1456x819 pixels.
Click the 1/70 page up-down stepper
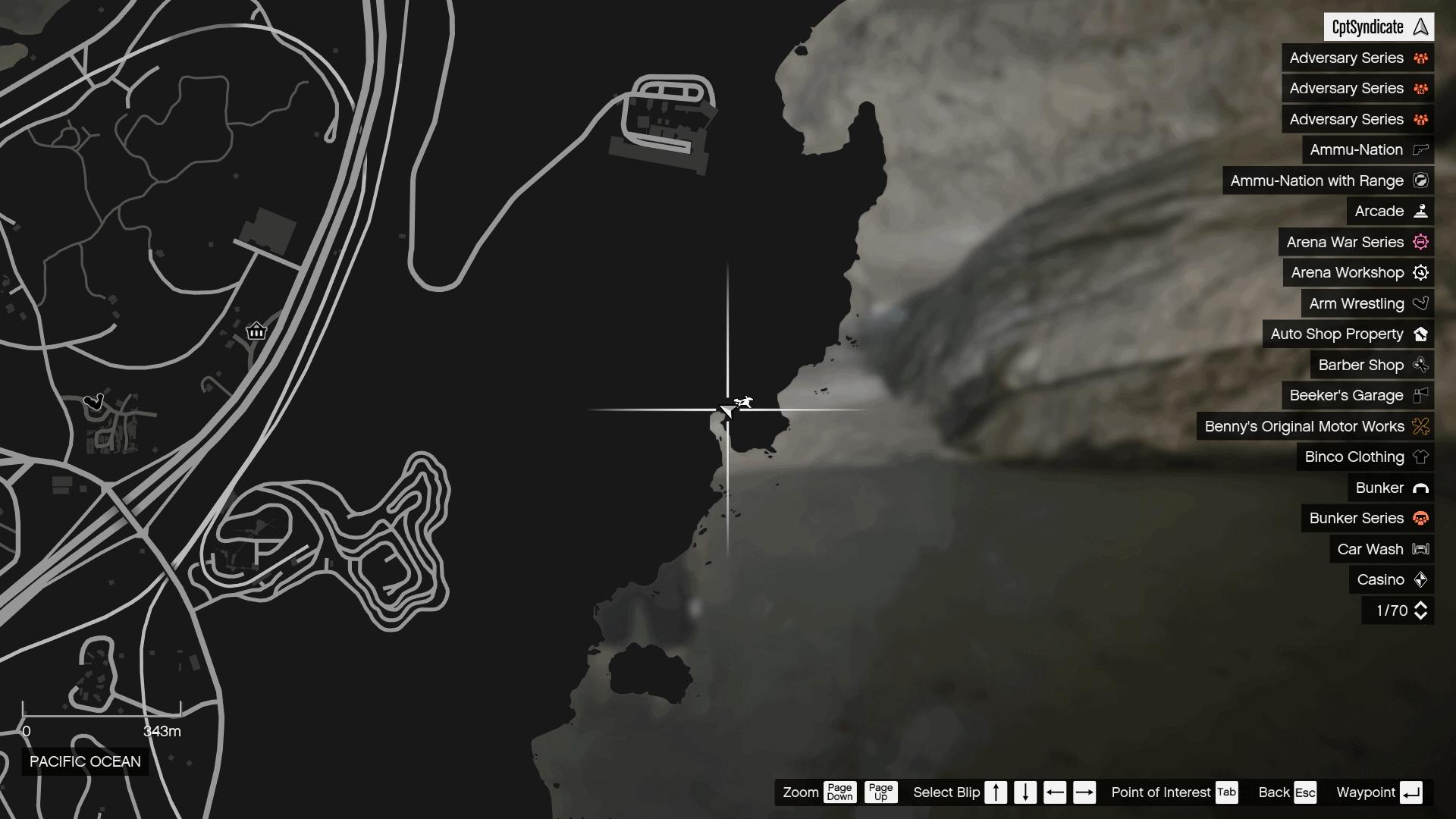pyautogui.click(x=1419, y=610)
